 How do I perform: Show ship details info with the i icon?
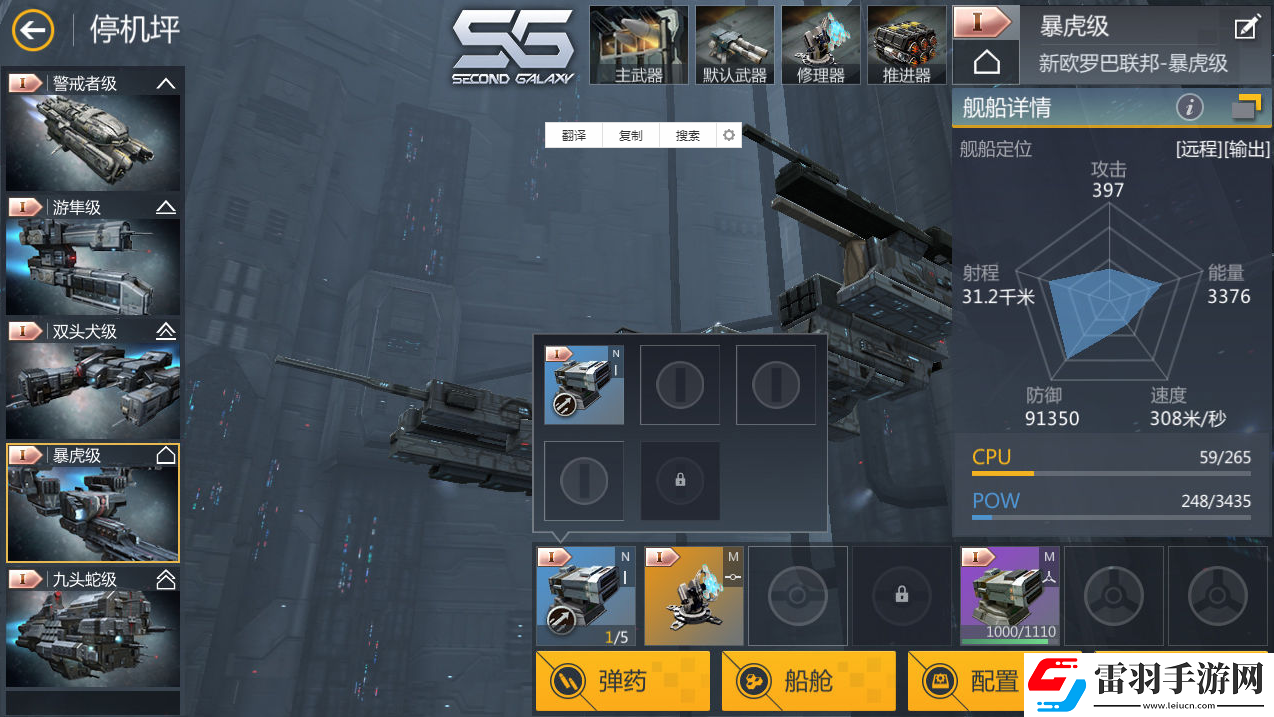1189,107
